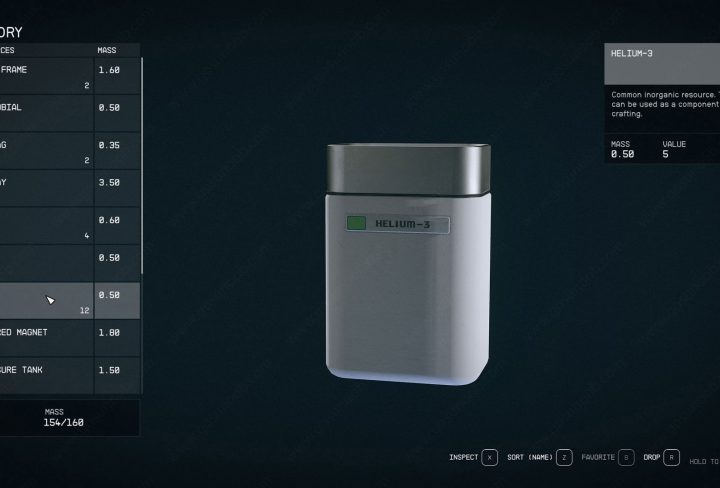Screen dimensions: 720x488
Task: Drop the selected item using Drop
Action: click(670, 457)
